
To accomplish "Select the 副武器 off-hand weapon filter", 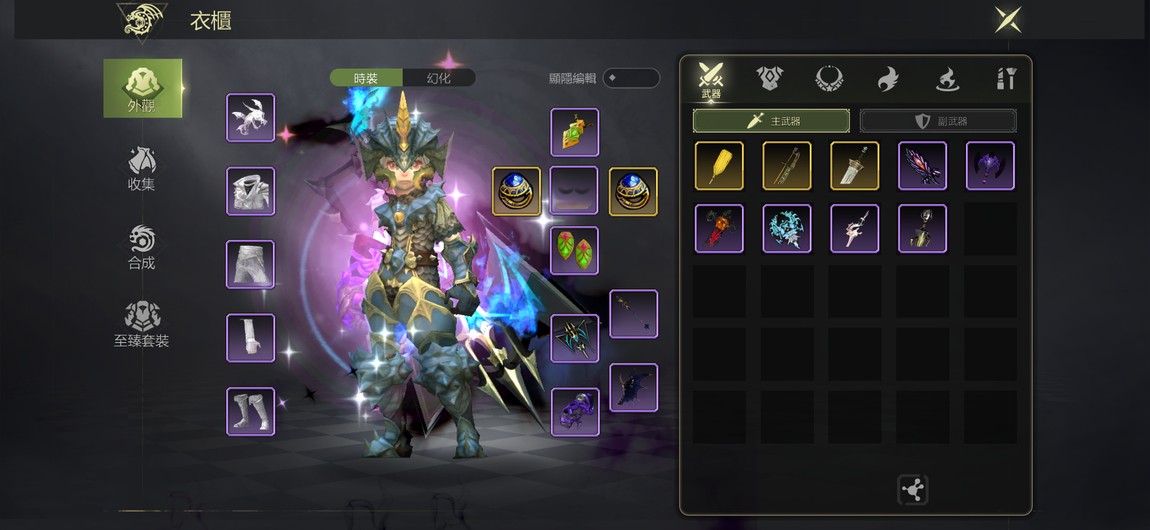I will (x=938, y=121).
